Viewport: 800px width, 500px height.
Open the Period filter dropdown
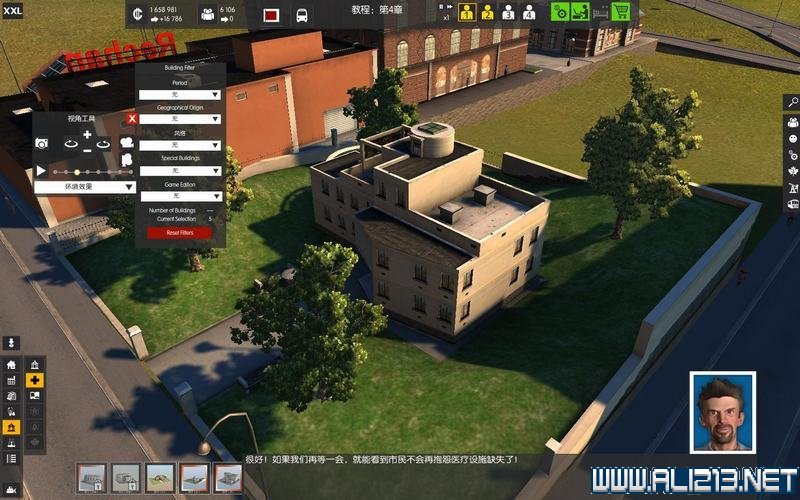180,94
